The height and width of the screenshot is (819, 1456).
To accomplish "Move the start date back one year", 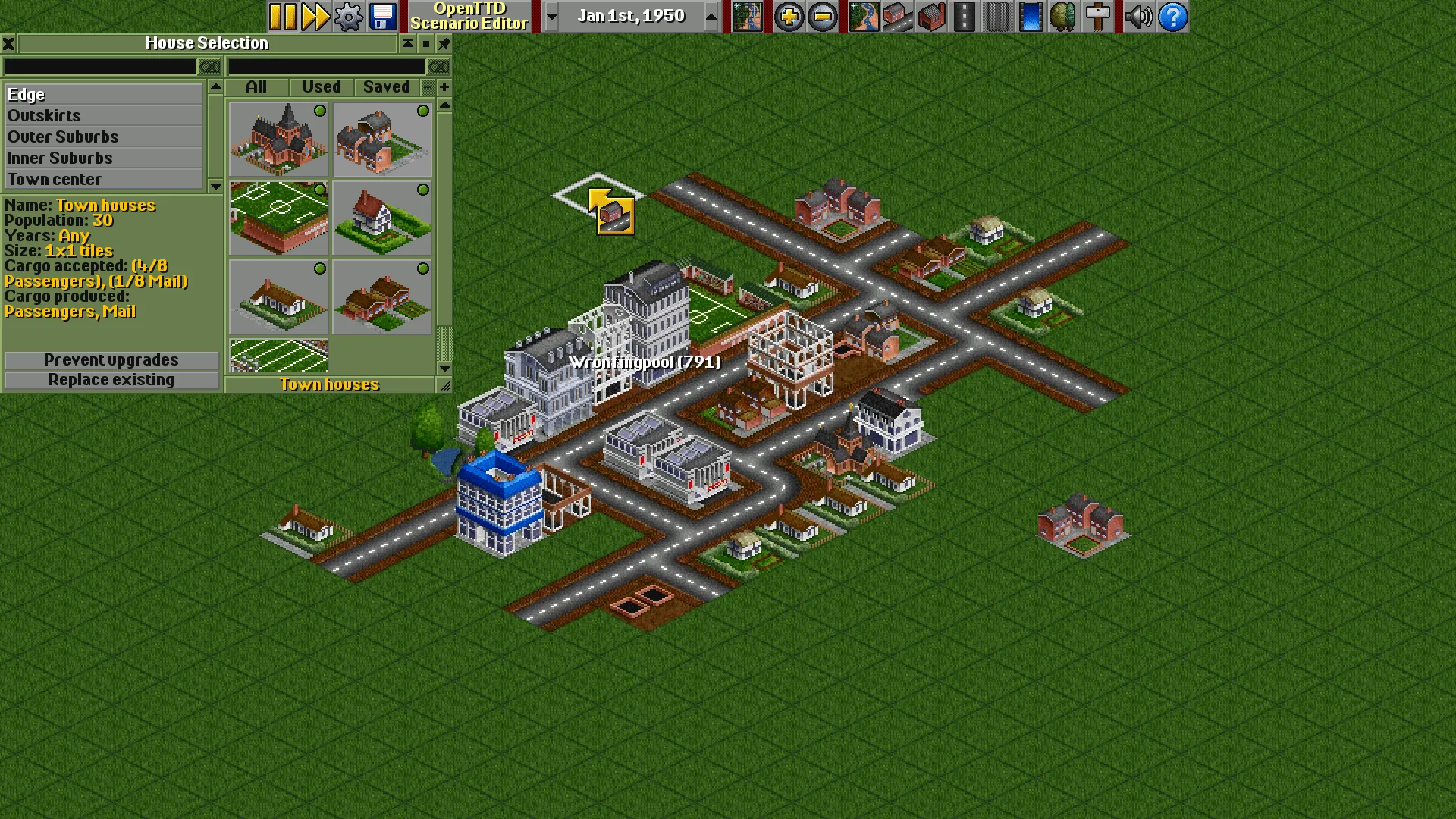I will point(552,17).
